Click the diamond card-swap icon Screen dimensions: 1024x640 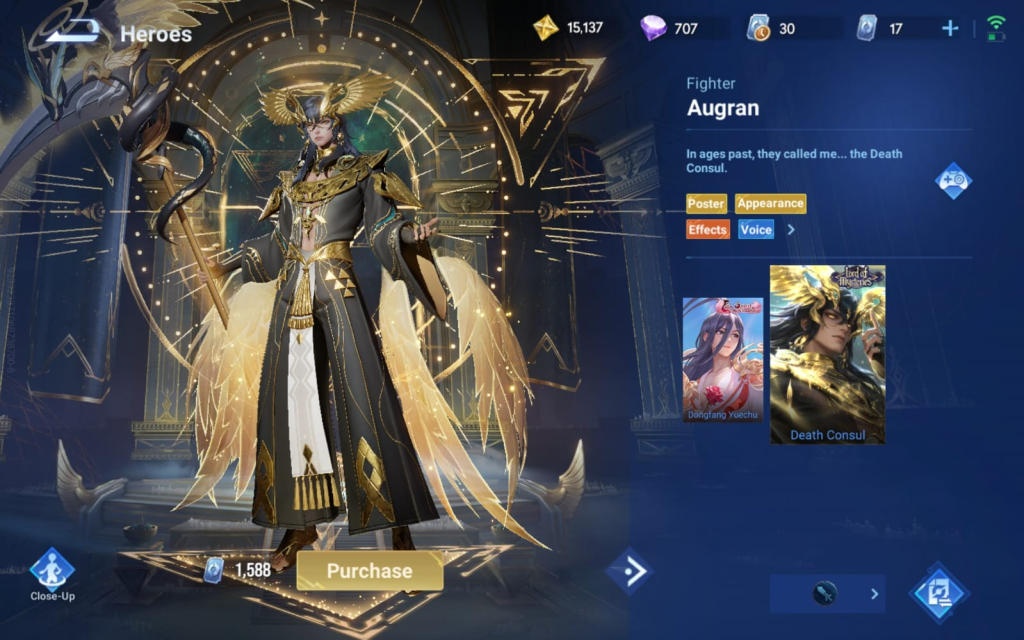939,593
